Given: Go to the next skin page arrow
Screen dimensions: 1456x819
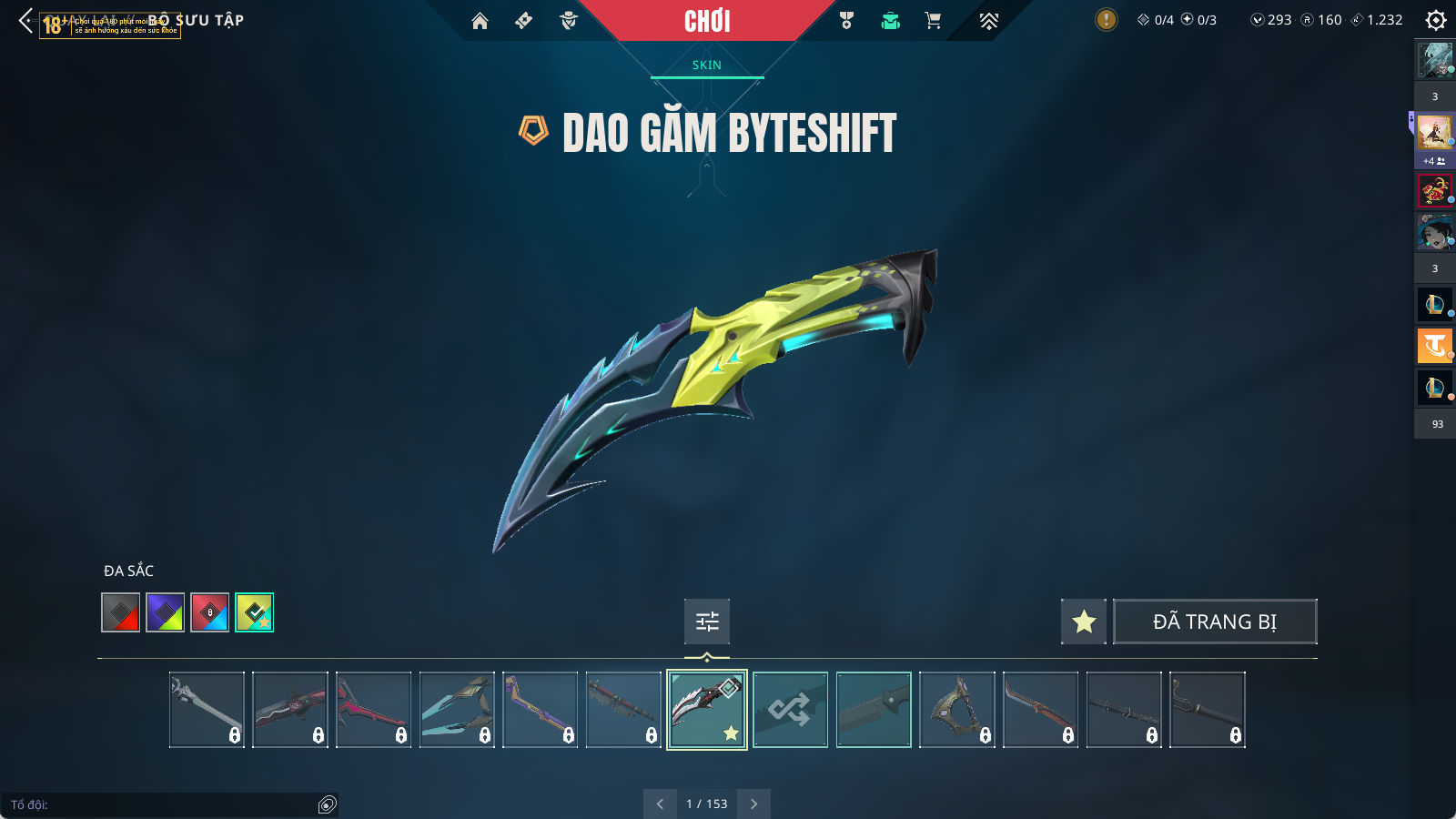Looking at the screenshot, I should coord(753,804).
